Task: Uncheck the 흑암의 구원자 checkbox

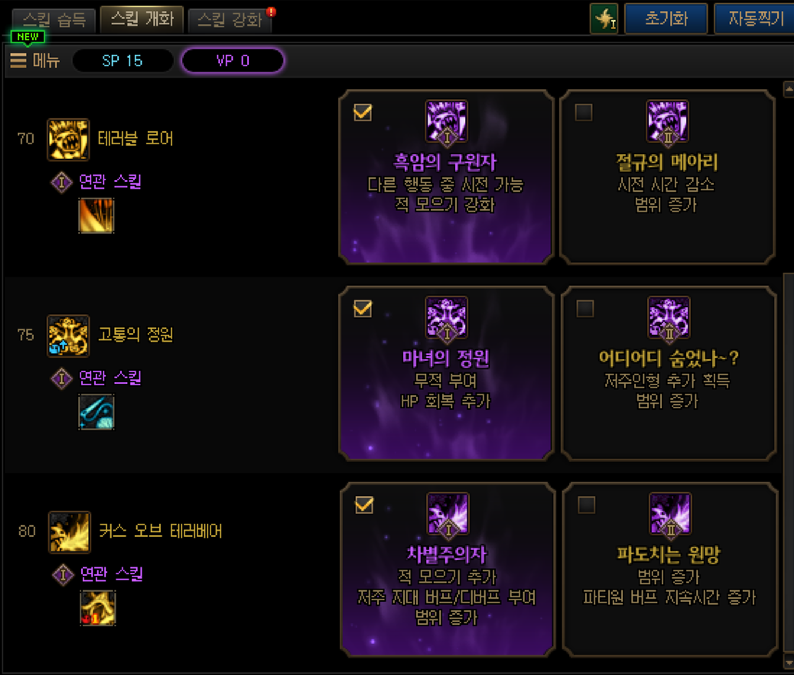Action: [x=363, y=113]
